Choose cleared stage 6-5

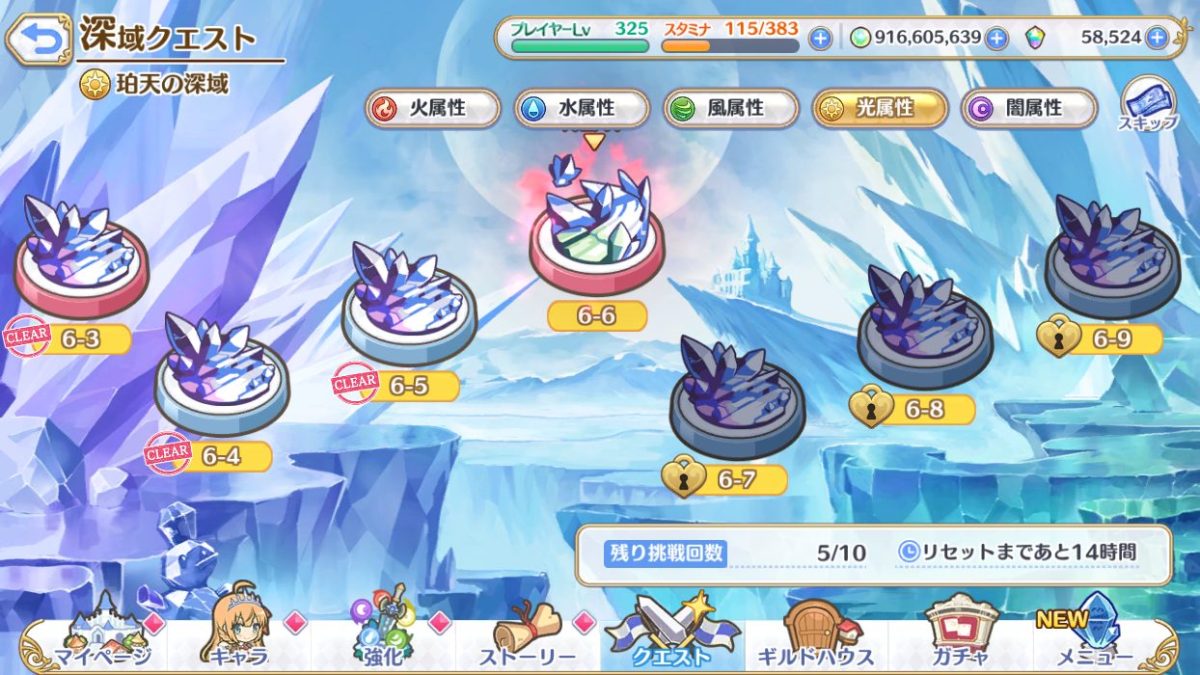409,310
